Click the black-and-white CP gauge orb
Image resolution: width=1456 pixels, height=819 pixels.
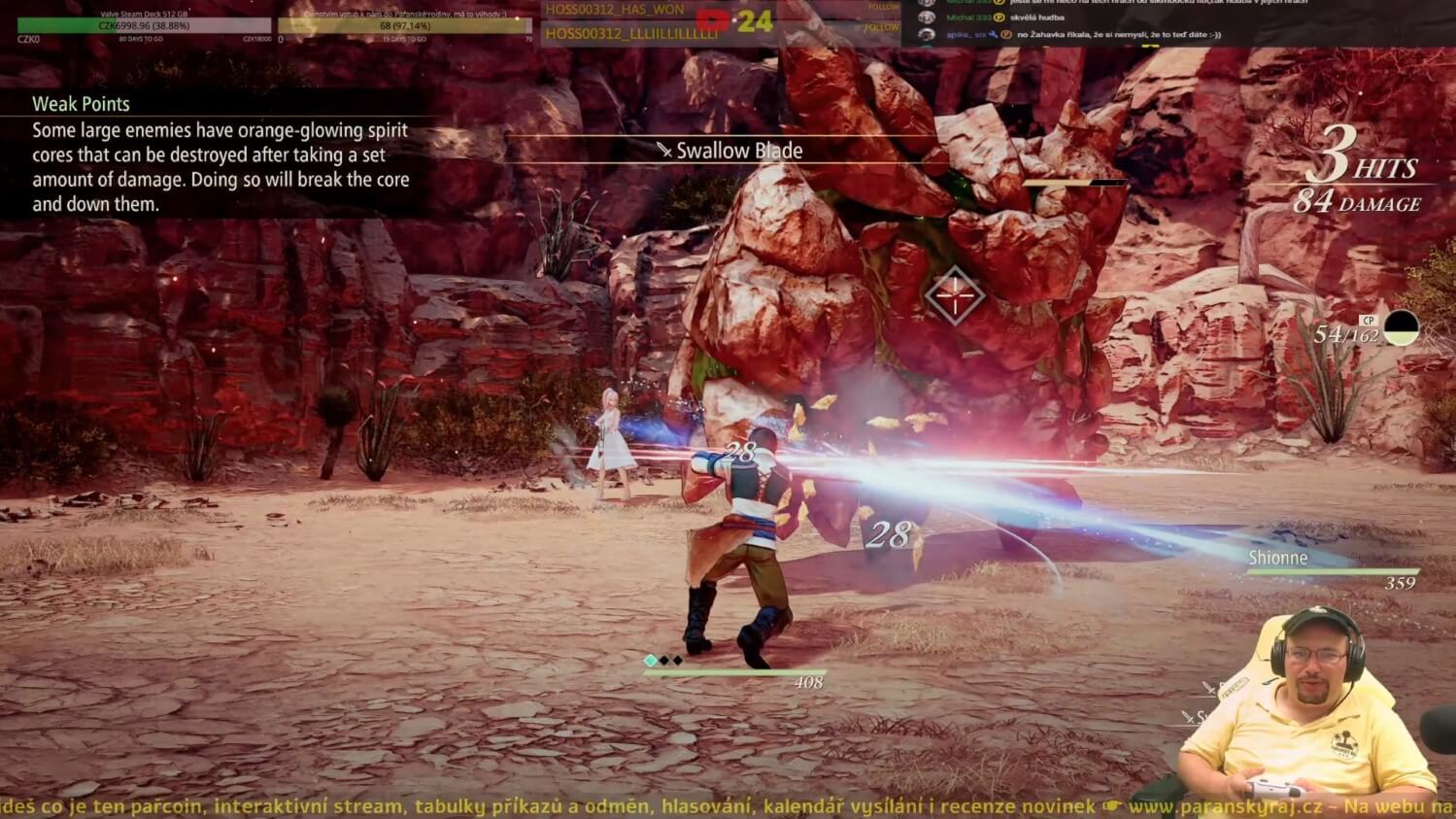tap(1401, 328)
